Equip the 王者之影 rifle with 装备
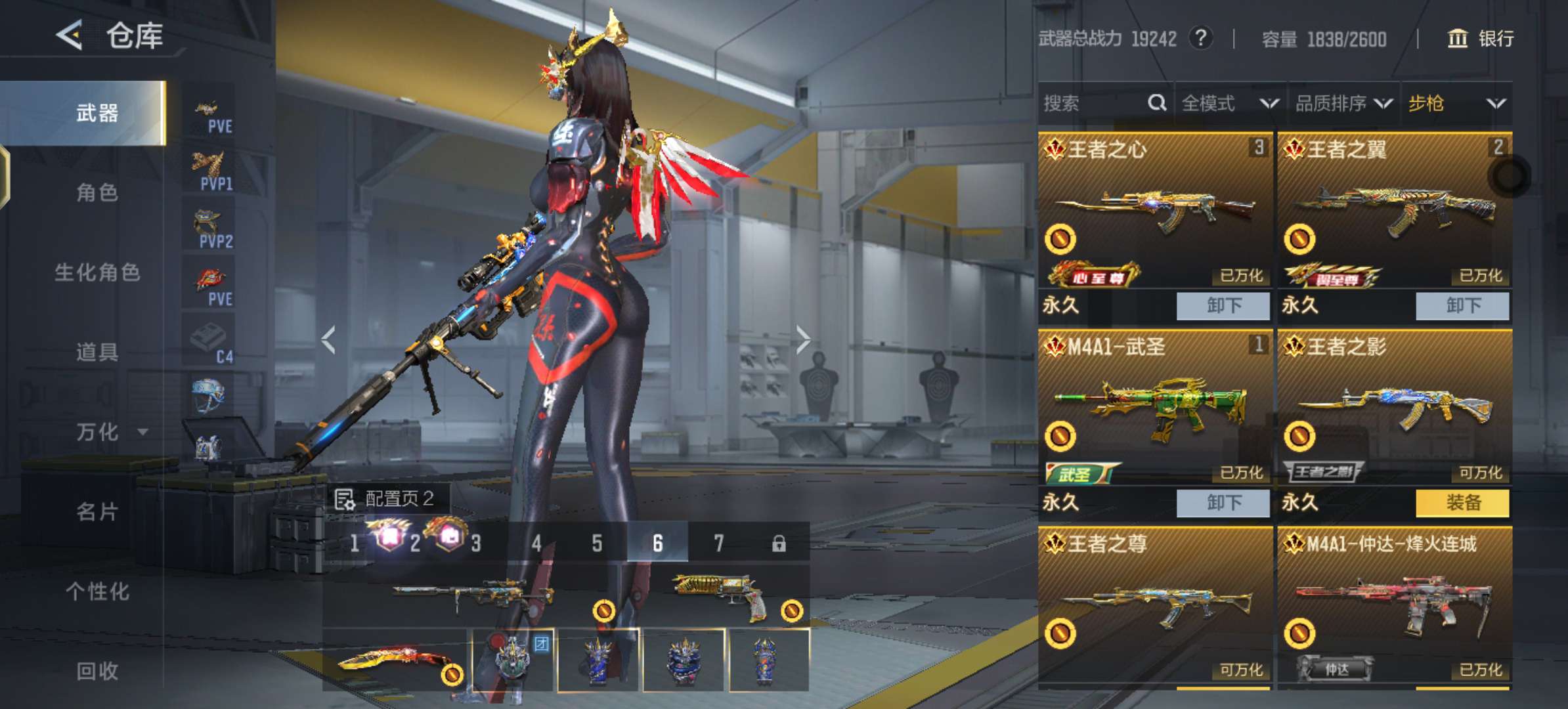Screen dimensions: 1568x709 pyautogui.click(x=1462, y=503)
